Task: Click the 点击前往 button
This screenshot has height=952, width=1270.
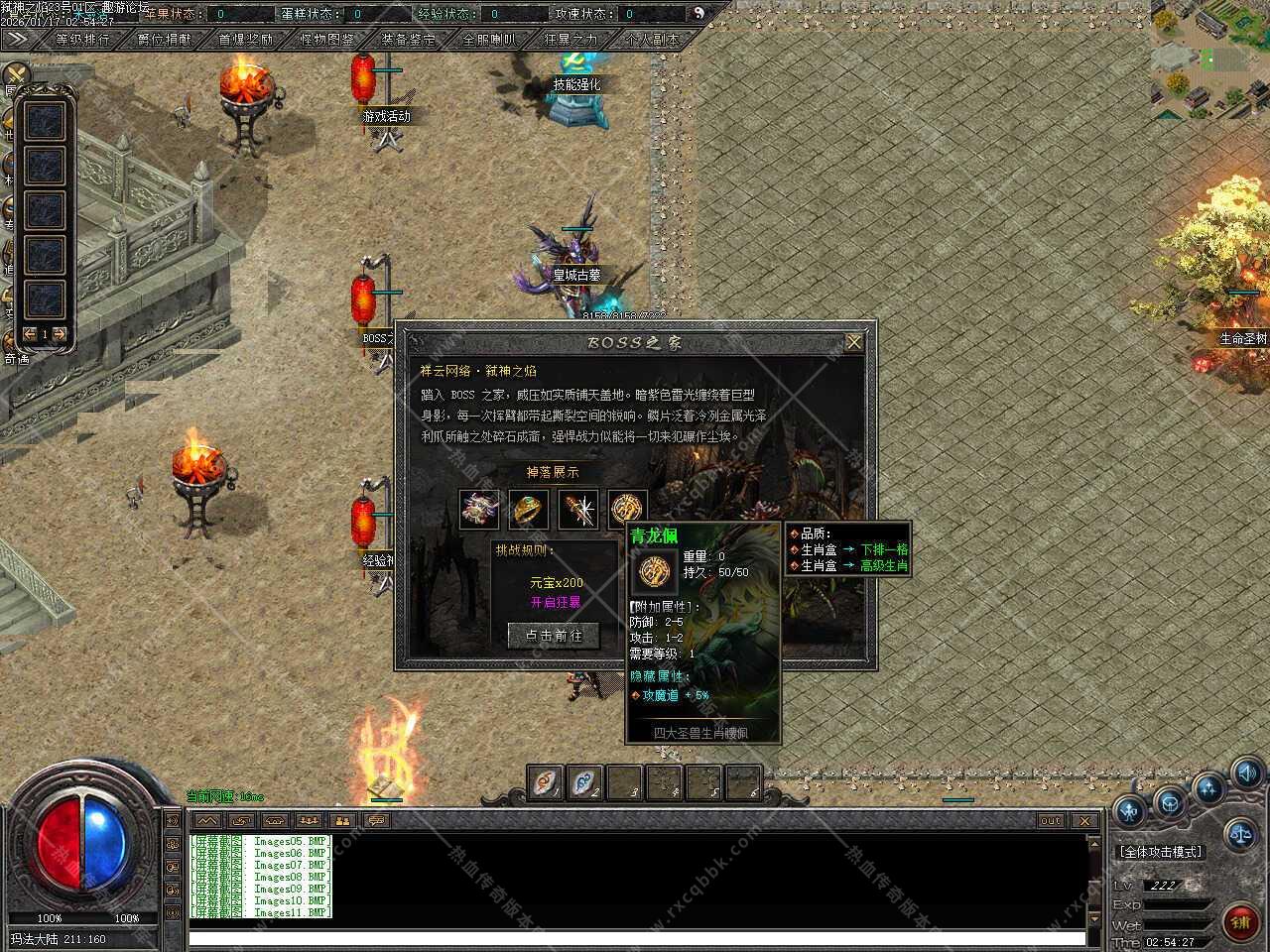Action: tap(554, 635)
